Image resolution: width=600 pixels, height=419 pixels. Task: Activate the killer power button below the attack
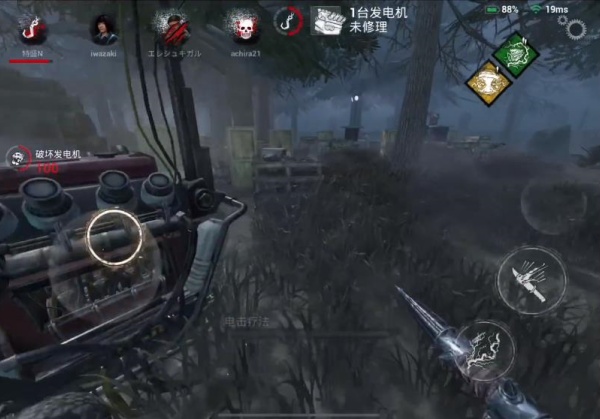485,350
